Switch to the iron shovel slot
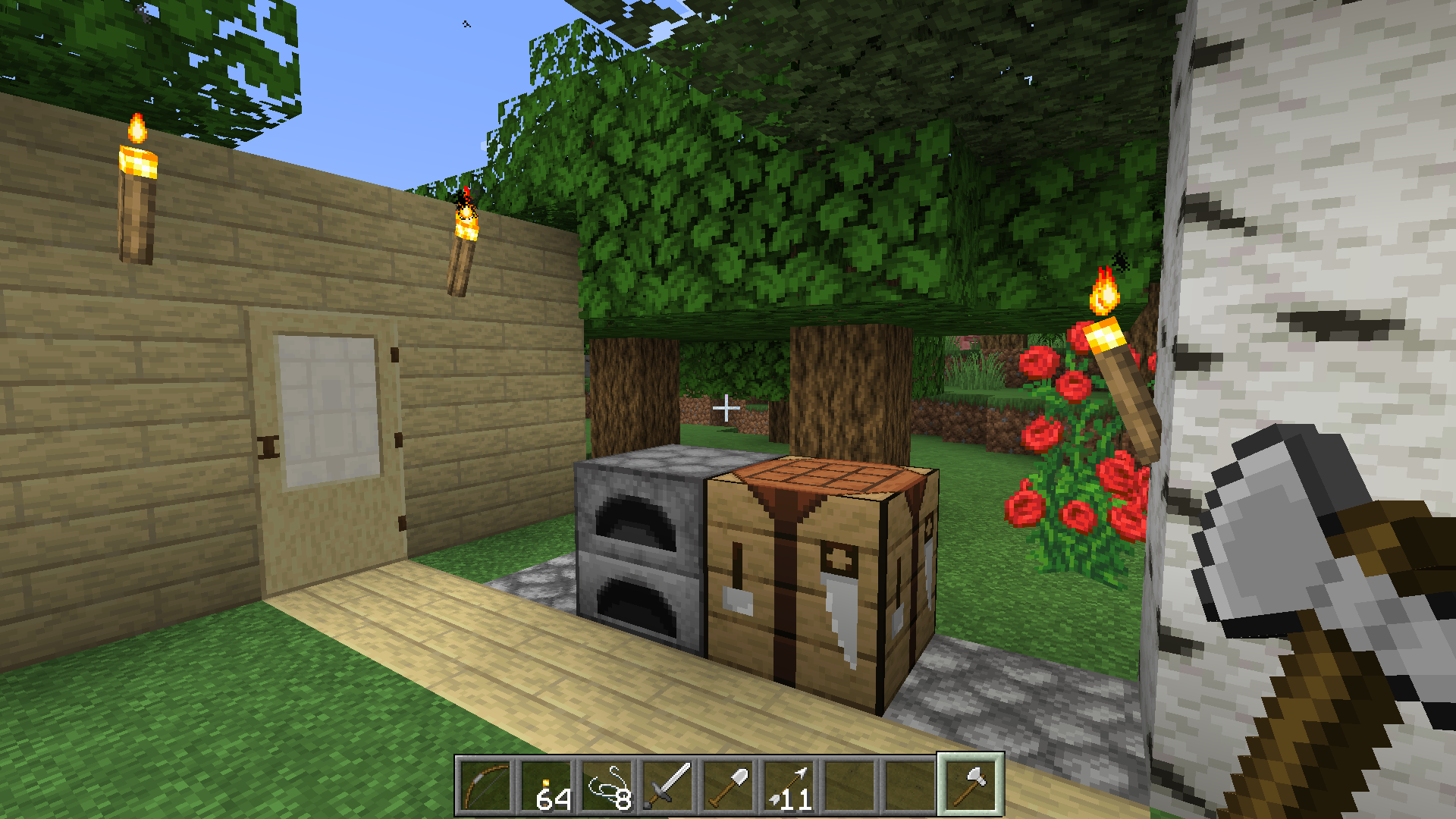1456x819 pixels. pyautogui.click(x=729, y=786)
